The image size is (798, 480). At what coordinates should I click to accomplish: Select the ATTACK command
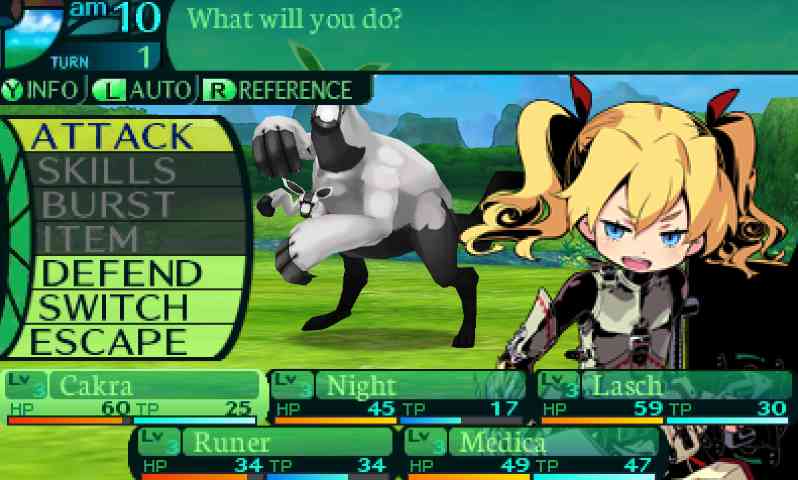pyautogui.click(x=112, y=135)
